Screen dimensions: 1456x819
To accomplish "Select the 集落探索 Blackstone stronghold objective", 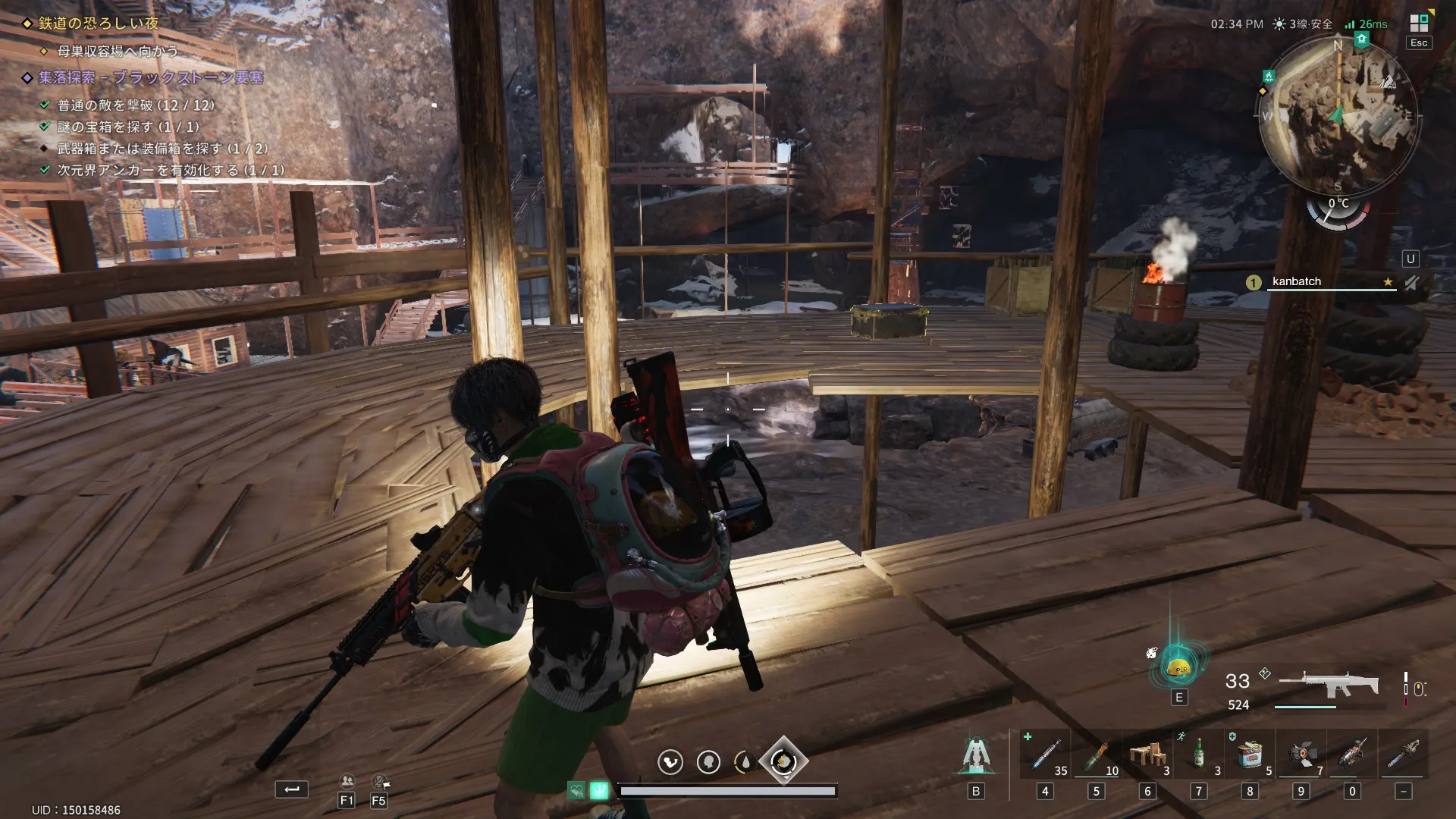I will click(150, 77).
